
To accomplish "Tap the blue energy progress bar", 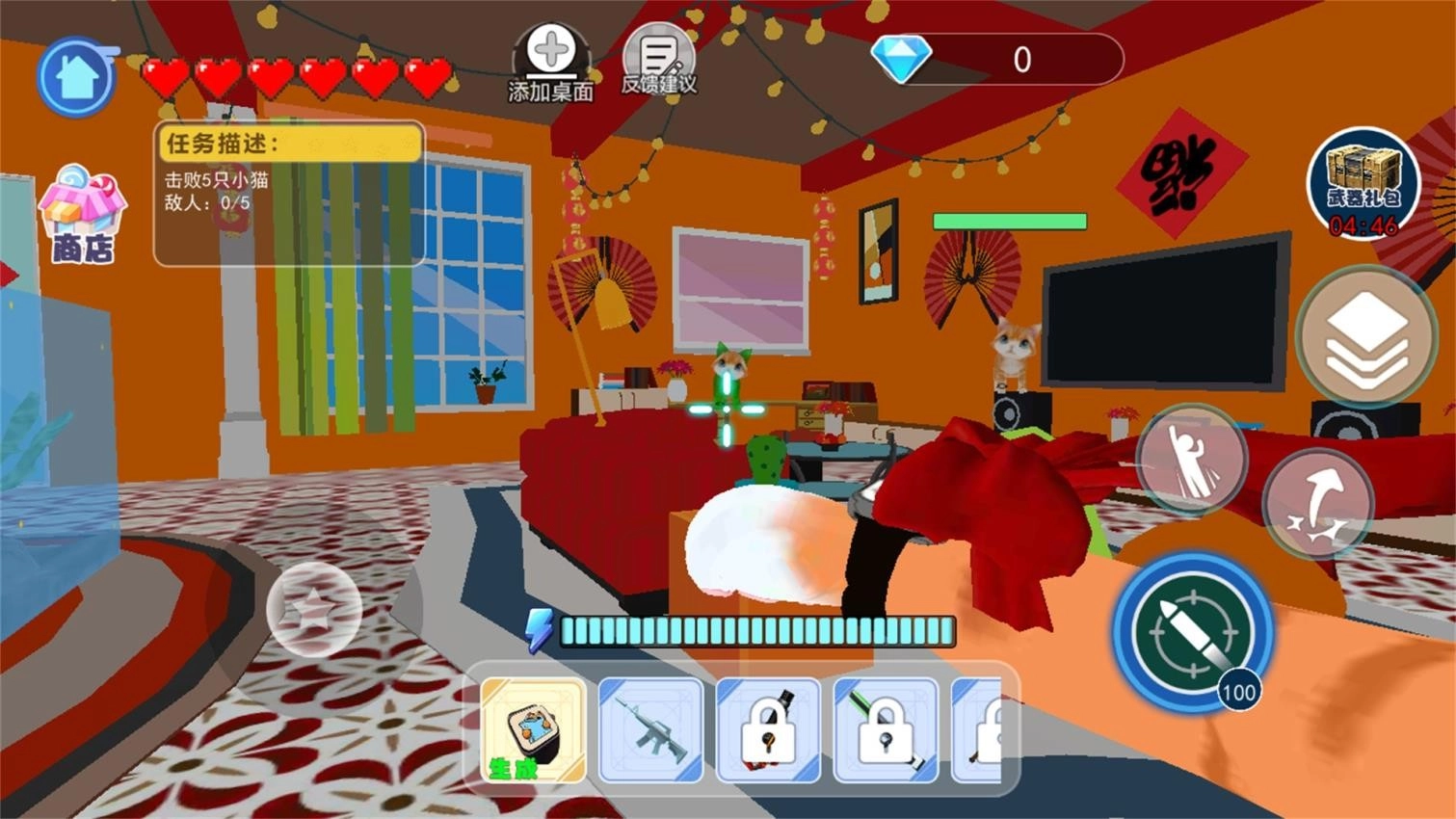I will pyautogui.click(x=756, y=631).
